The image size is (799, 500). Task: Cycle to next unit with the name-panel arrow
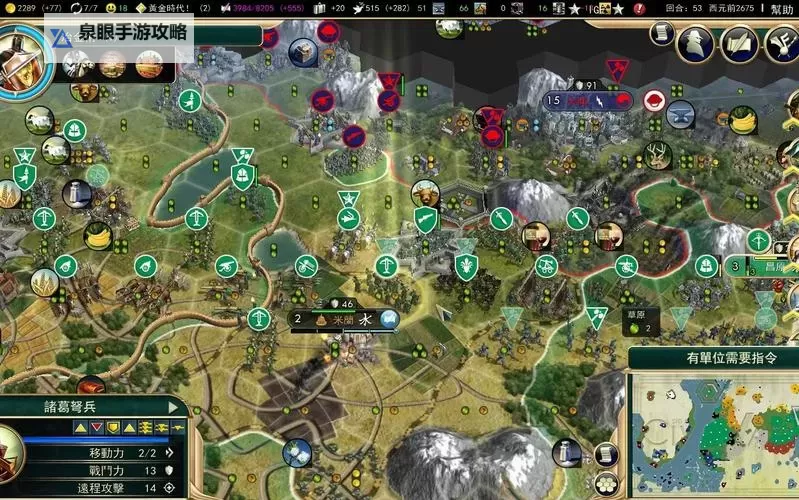coord(174,407)
